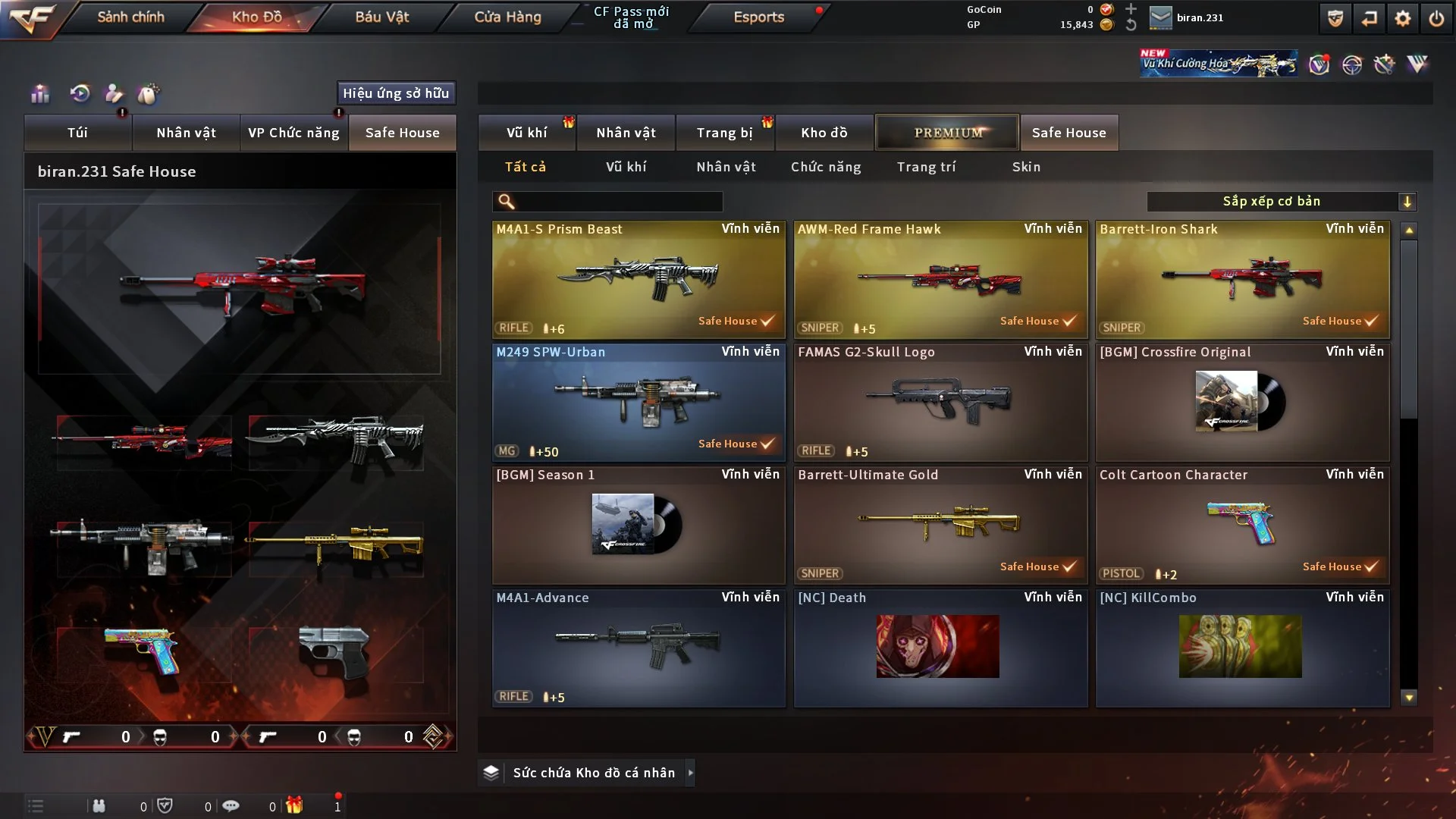1456x819 pixels.
Task: Open the Esports menu
Action: [x=758, y=17]
